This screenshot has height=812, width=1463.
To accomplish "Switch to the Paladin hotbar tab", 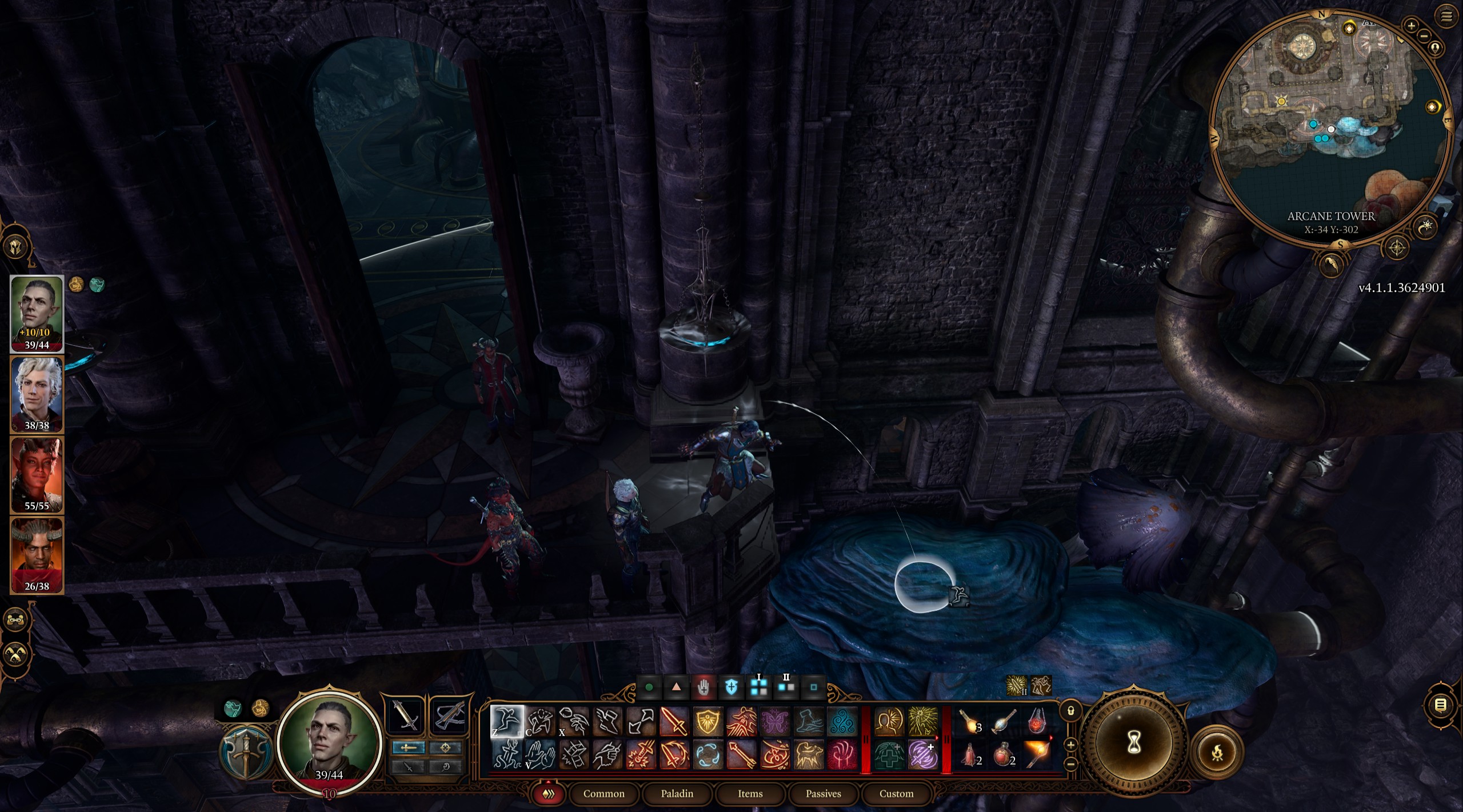I will click(678, 794).
